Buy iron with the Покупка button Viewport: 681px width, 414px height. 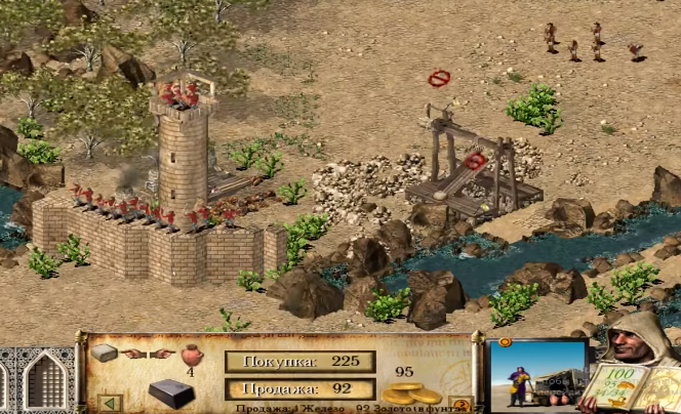point(299,362)
